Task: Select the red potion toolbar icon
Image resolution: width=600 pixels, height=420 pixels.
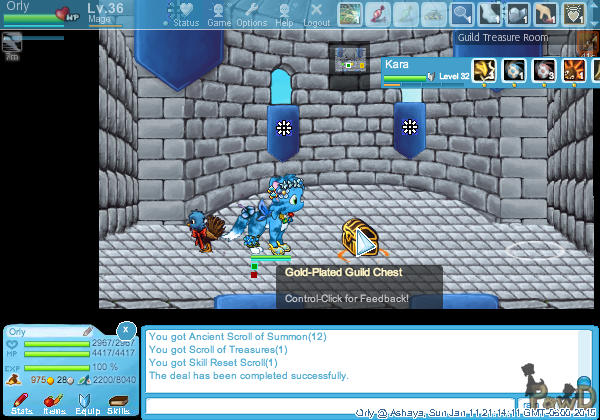Action: [x=377, y=14]
